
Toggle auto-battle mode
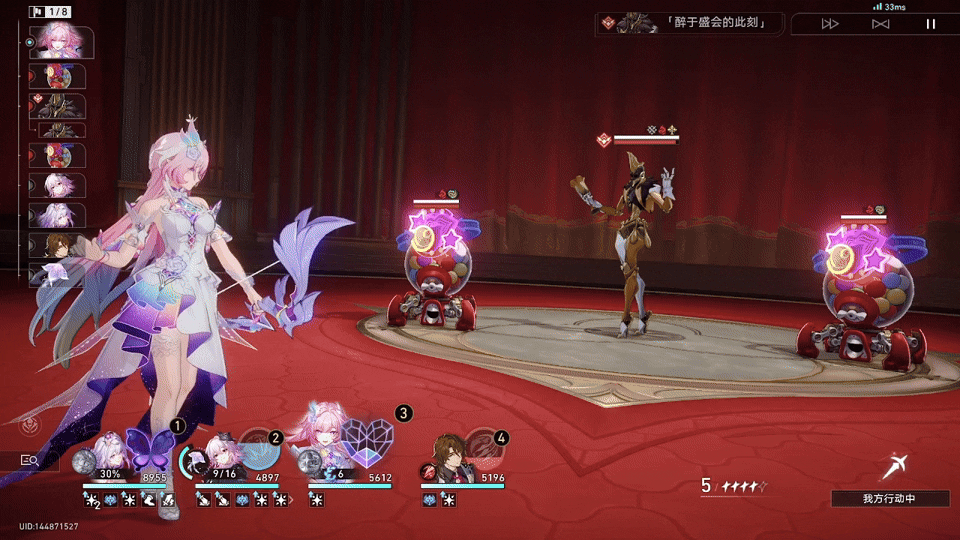(880, 24)
